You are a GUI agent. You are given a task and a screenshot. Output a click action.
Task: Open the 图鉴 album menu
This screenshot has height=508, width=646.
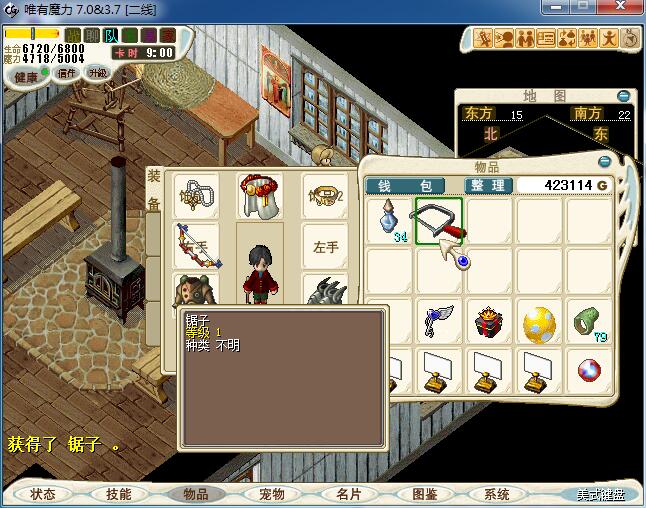pos(423,494)
